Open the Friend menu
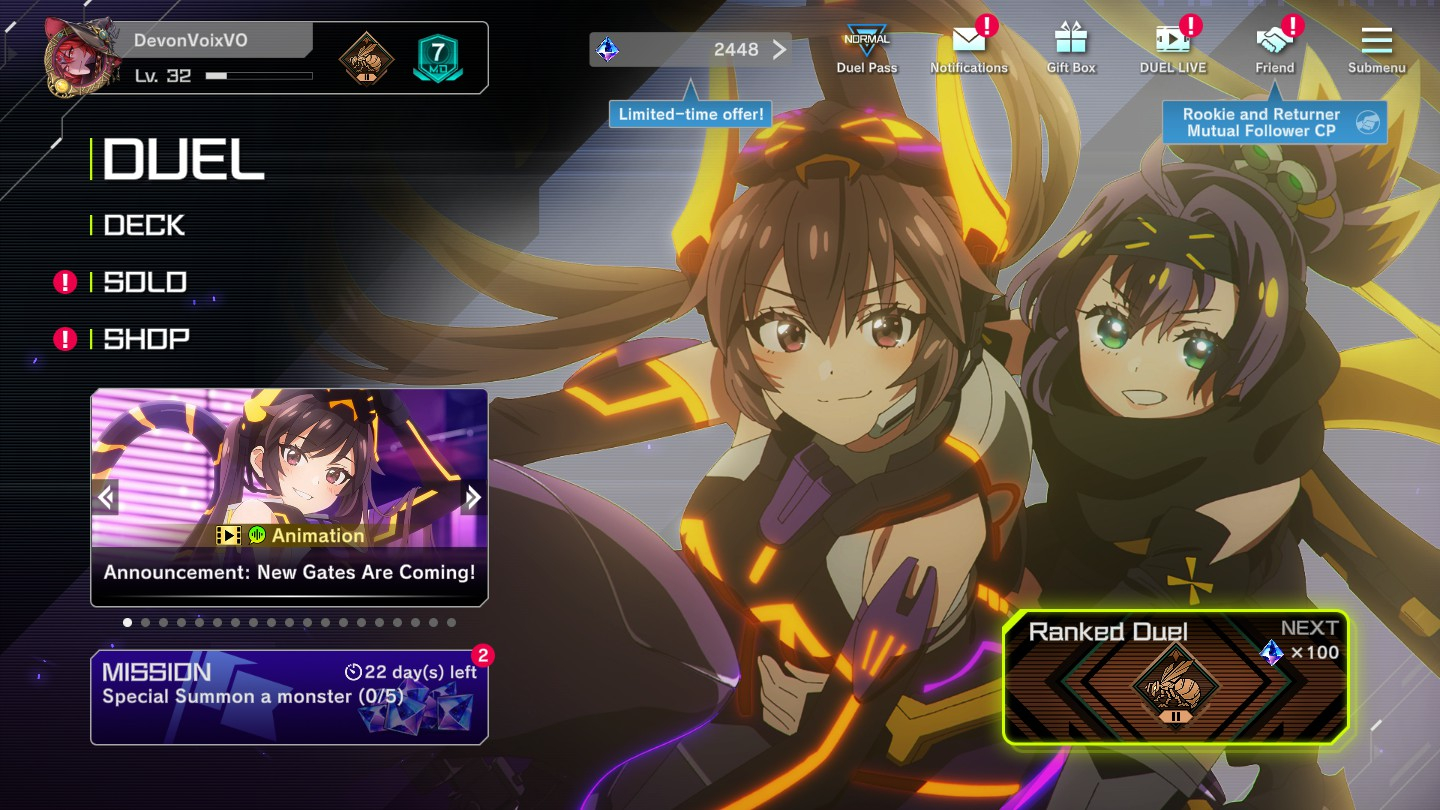Screen dimensions: 1440x810 [x=1274, y=49]
